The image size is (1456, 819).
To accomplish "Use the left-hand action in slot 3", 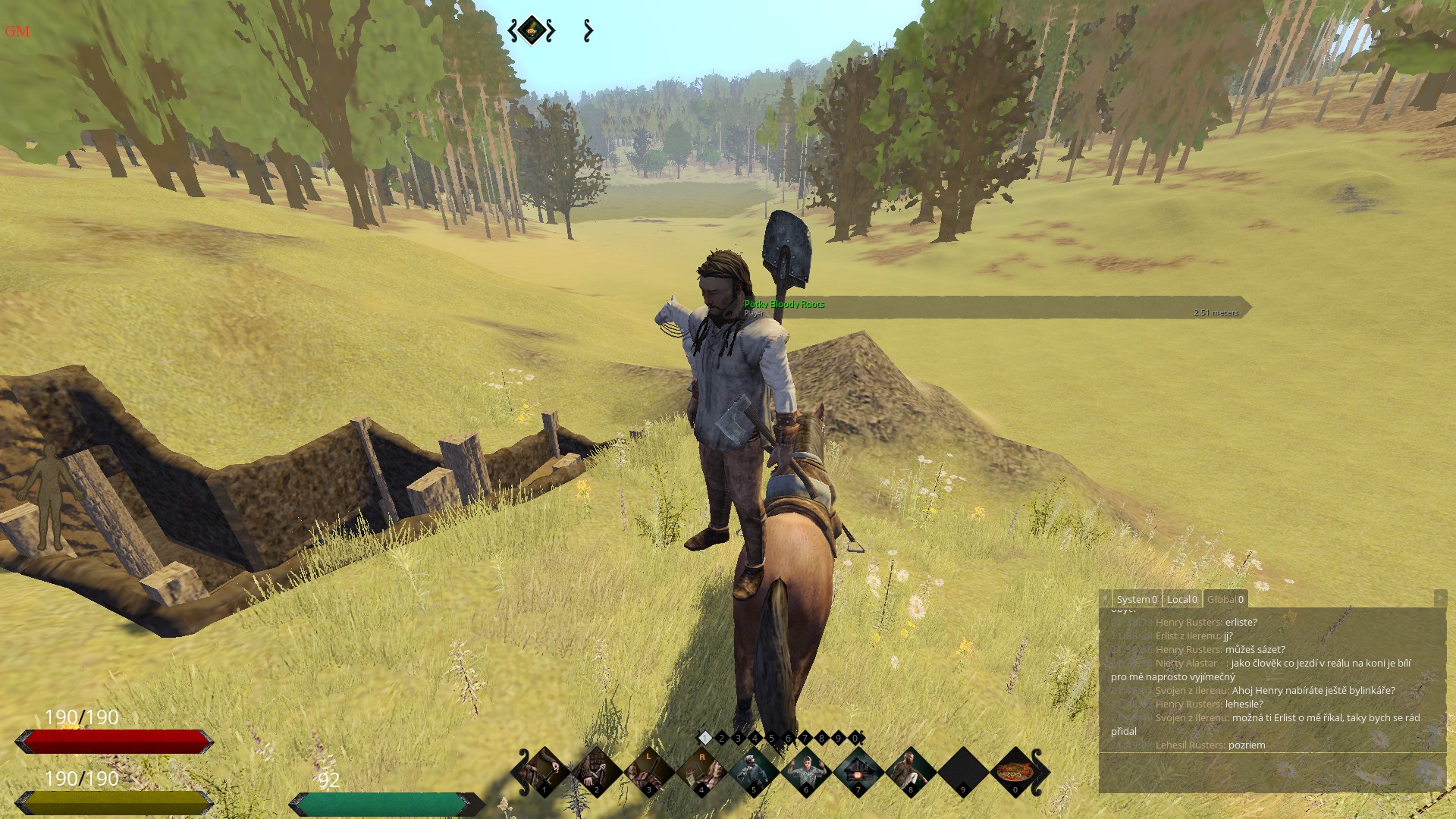I will tap(648, 772).
